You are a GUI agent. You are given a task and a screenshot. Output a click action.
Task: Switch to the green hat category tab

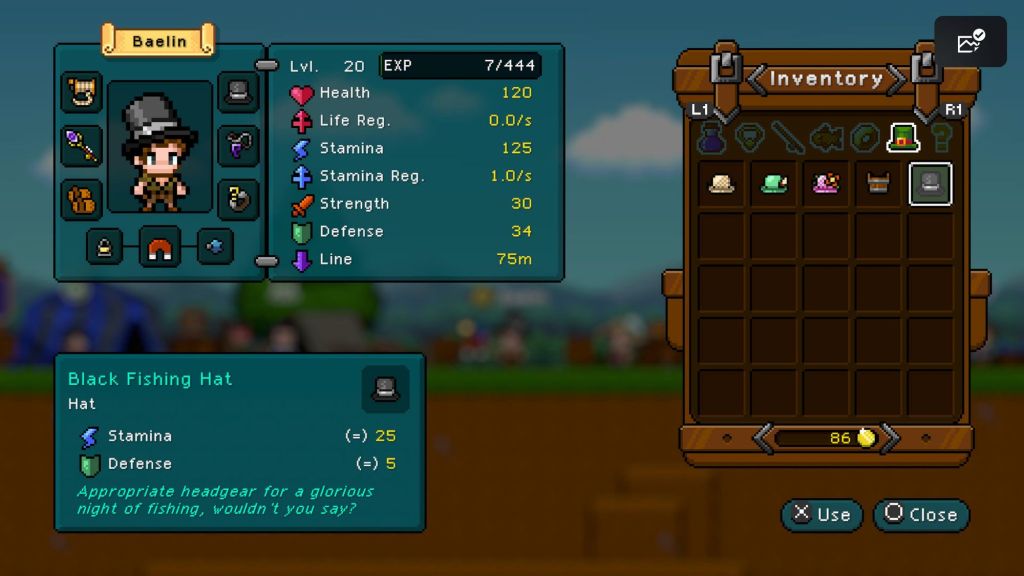[903, 137]
